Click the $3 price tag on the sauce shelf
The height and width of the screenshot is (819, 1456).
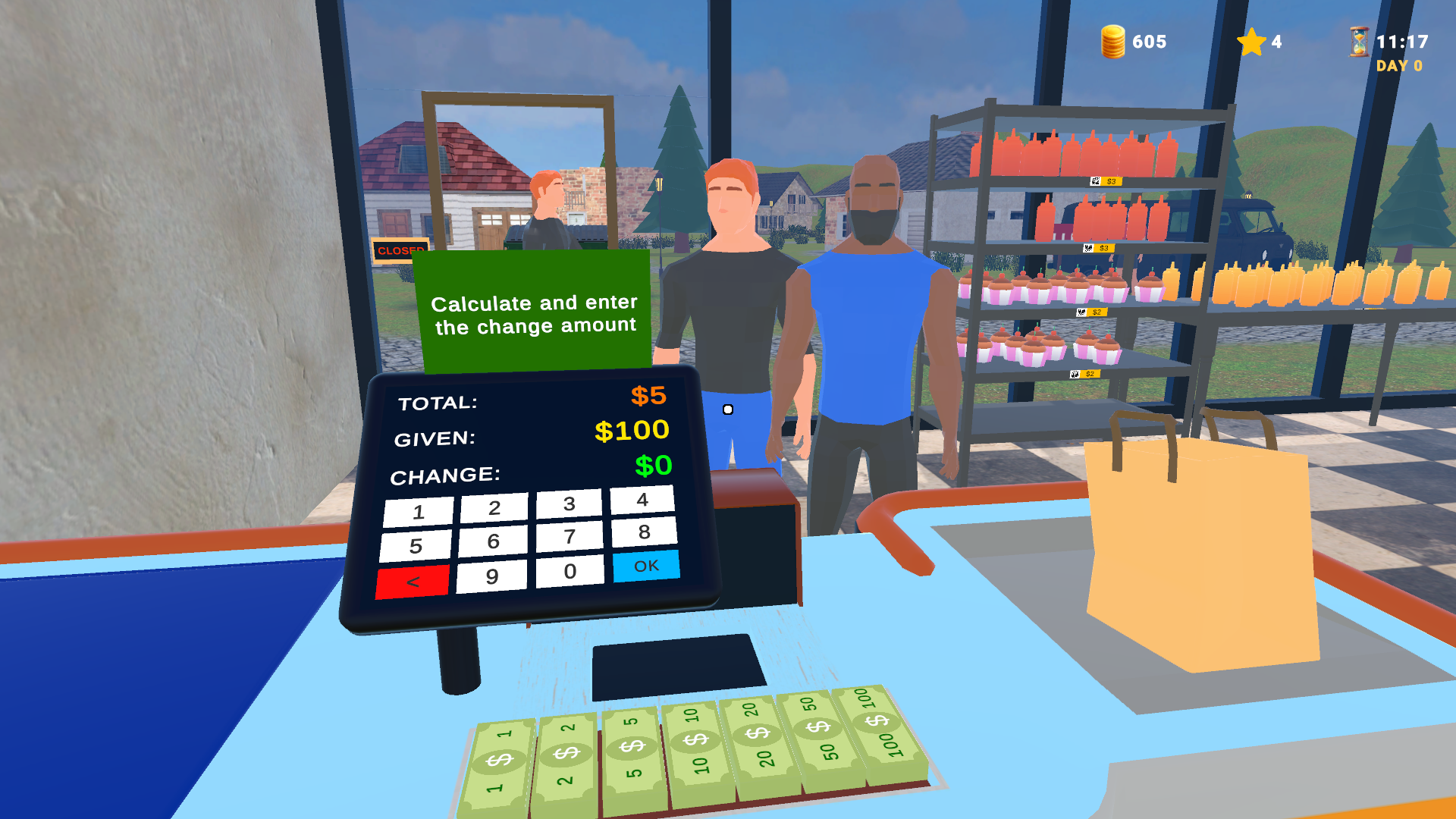click(1106, 181)
